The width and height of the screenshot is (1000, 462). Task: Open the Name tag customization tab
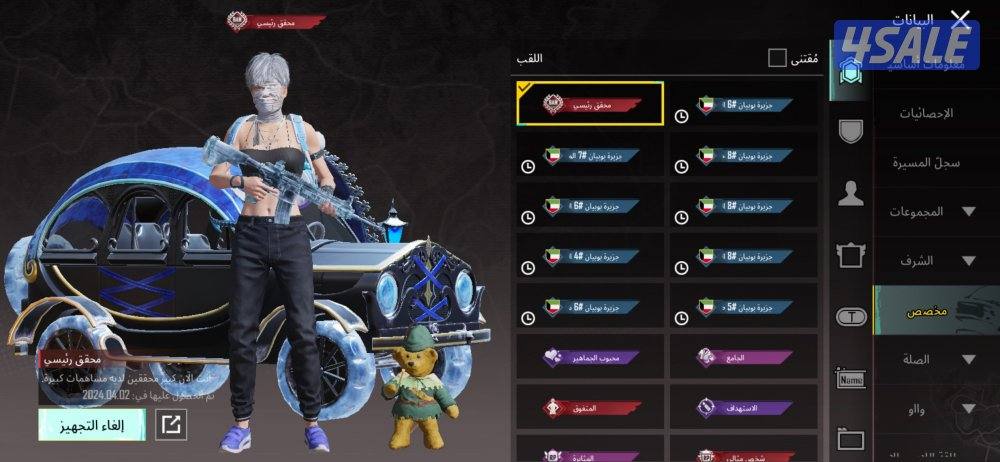(851, 379)
